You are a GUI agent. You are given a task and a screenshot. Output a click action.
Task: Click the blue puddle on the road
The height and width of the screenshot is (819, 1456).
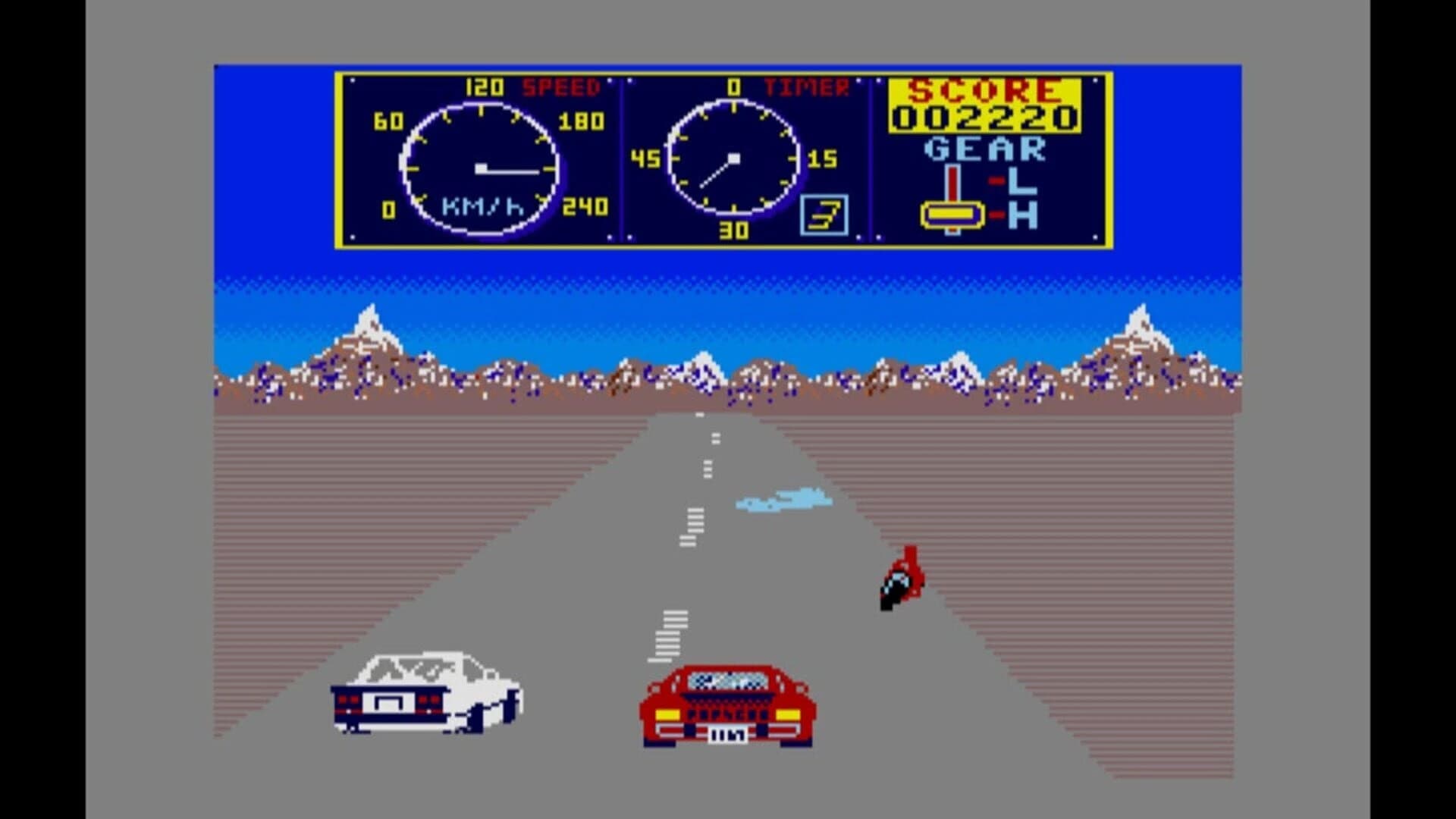pos(785,499)
